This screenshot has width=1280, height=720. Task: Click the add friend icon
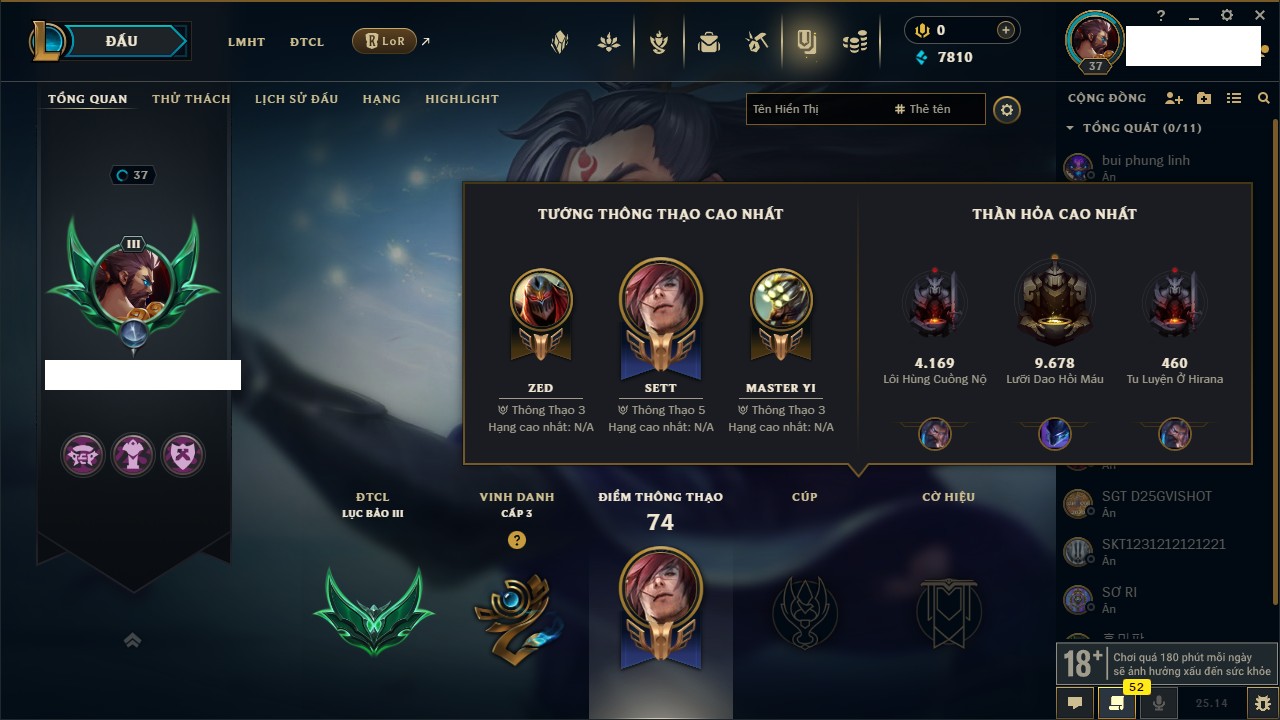click(1174, 98)
